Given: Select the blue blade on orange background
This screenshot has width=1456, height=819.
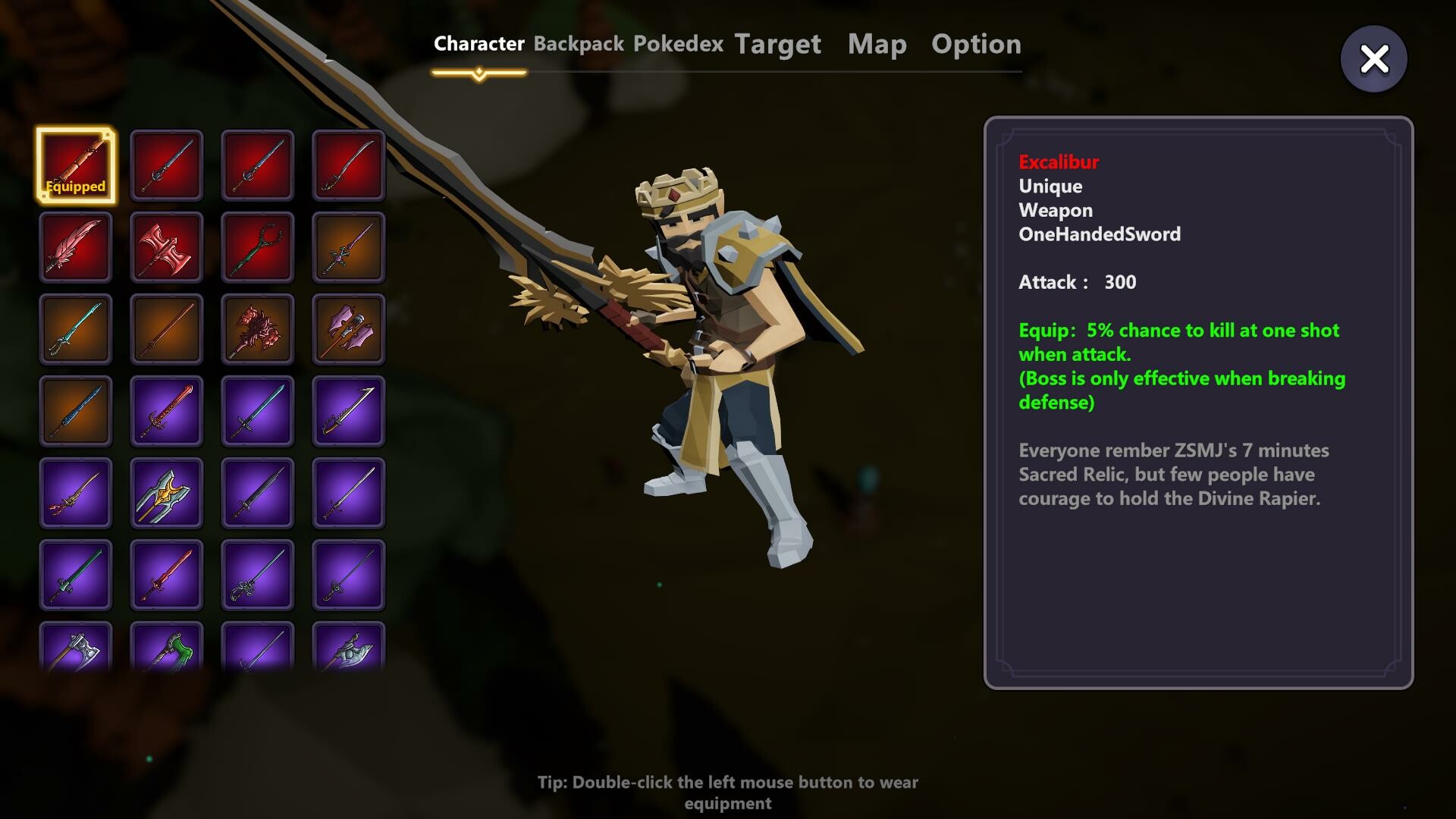Looking at the screenshot, I should click(x=76, y=412).
